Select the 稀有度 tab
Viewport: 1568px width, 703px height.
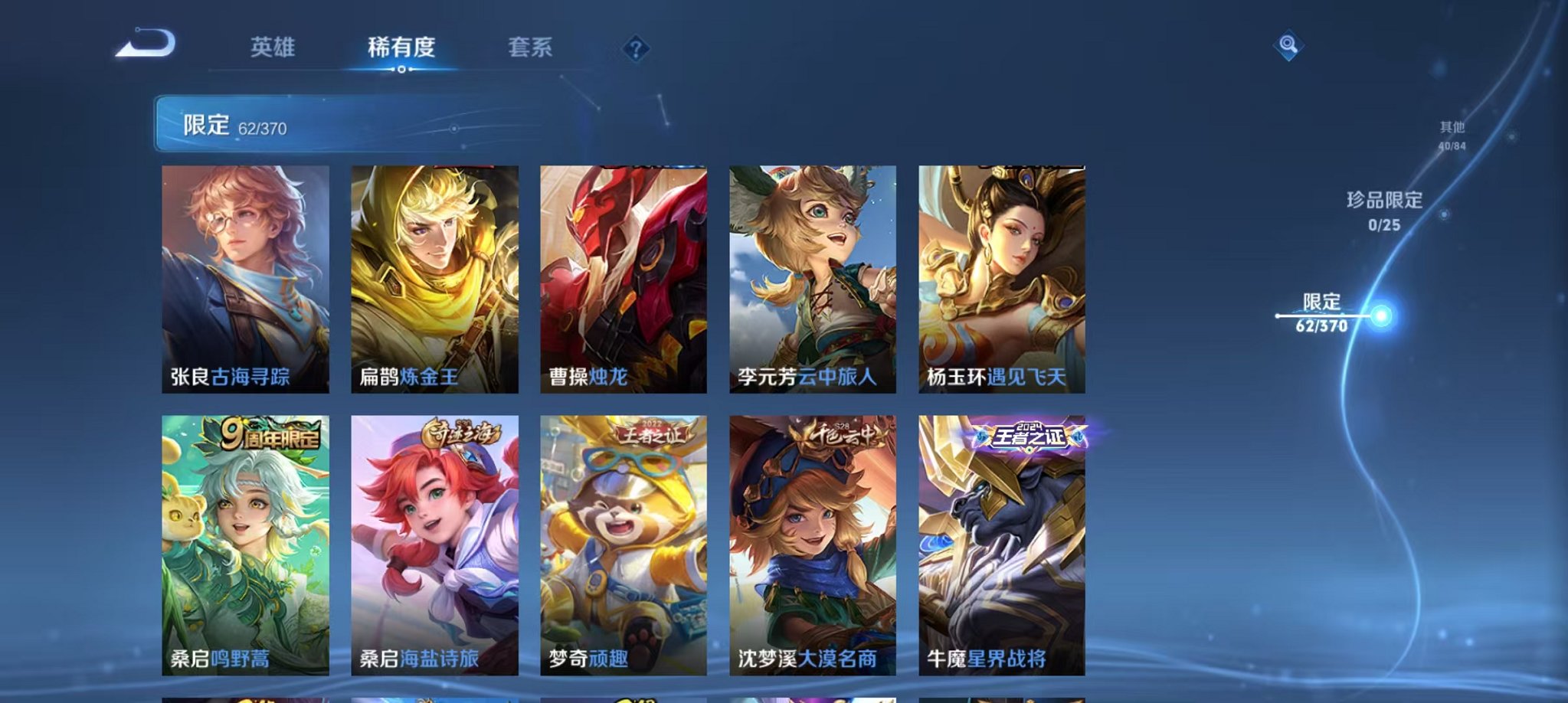[401, 47]
